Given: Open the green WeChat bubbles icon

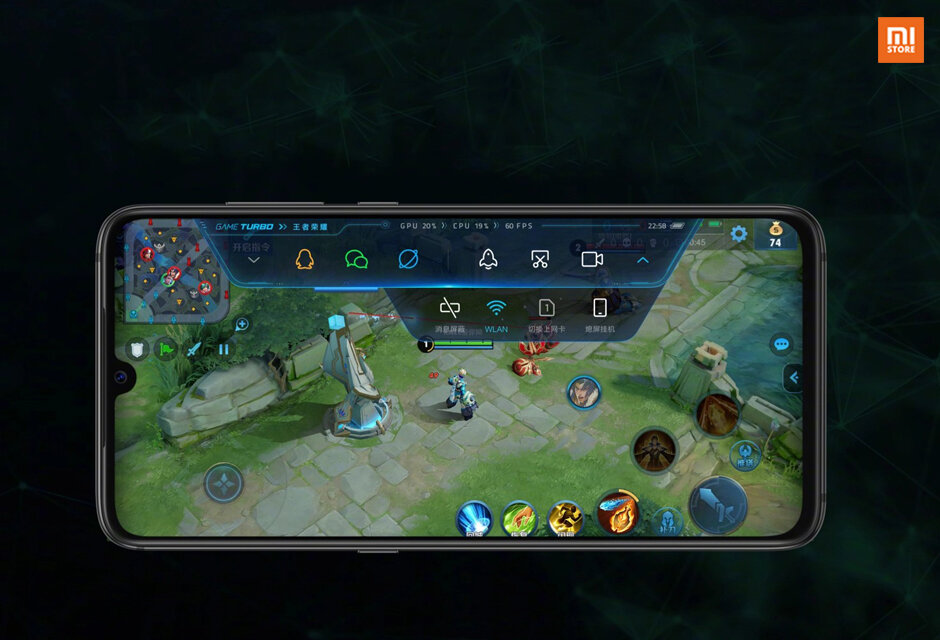Looking at the screenshot, I should (x=356, y=259).
